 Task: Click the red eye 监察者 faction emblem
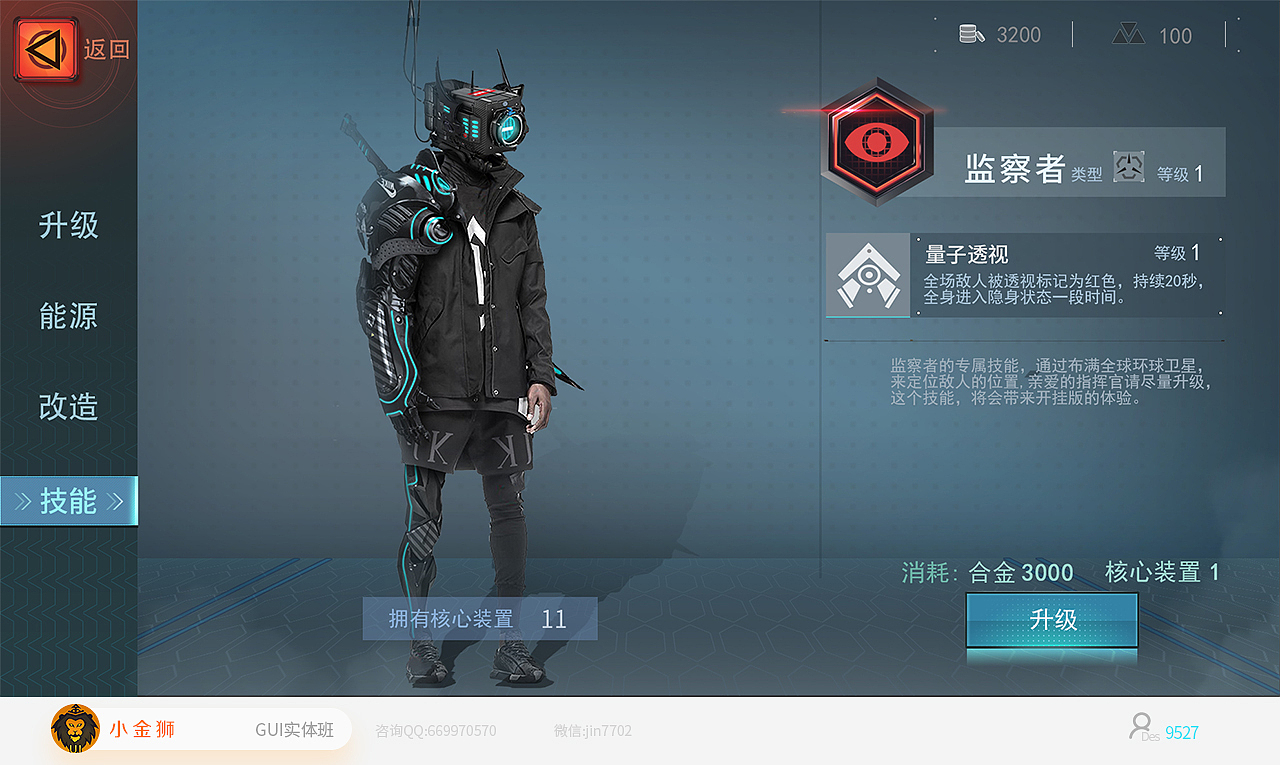click(878, 143)
